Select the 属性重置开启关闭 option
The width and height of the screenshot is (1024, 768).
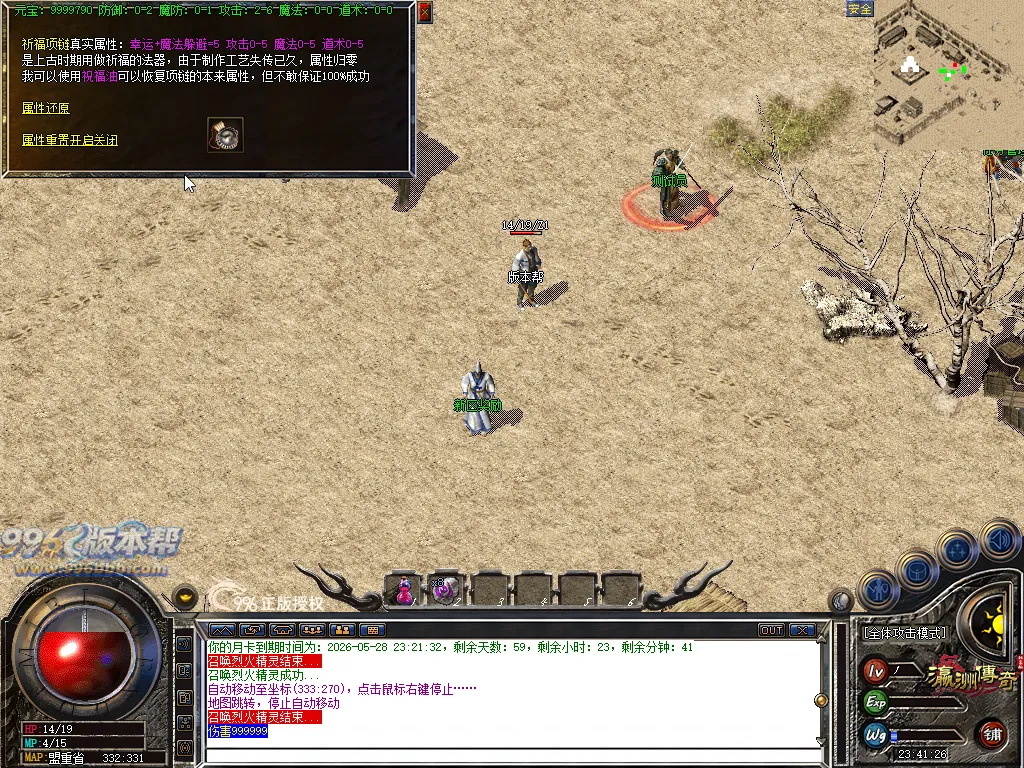tap(70, 141)
